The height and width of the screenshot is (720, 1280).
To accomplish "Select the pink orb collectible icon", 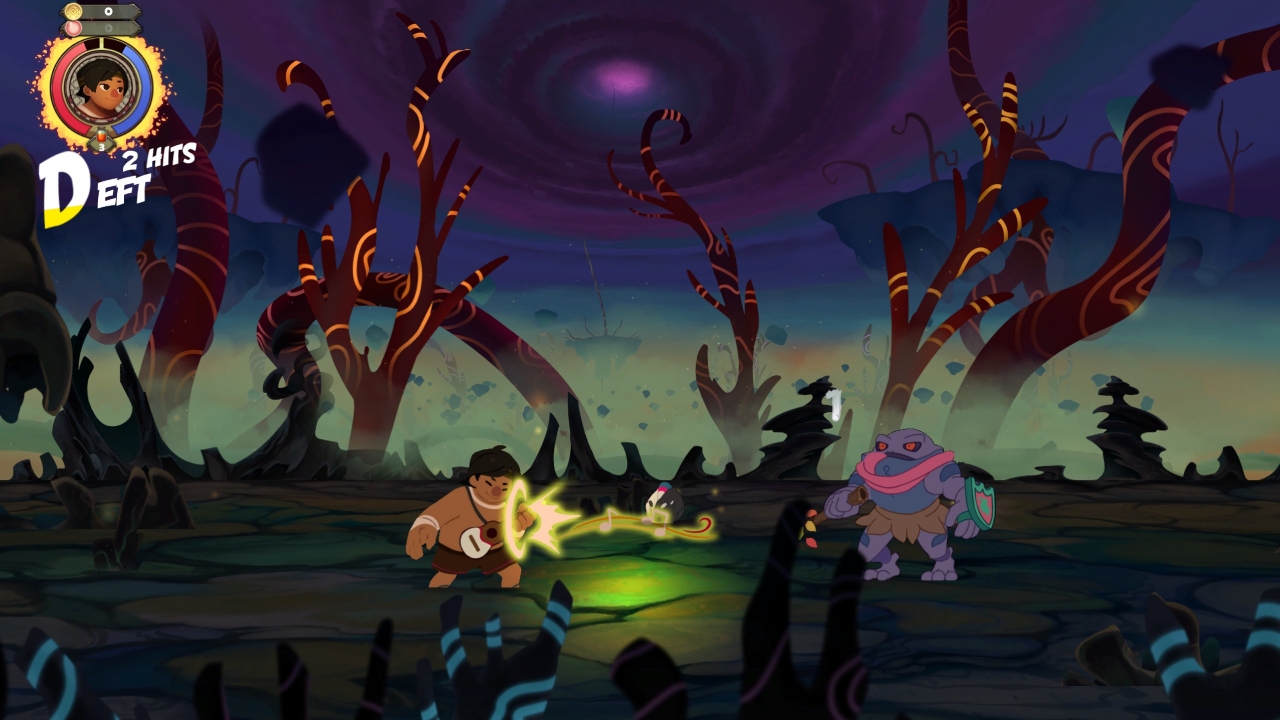I will click(74, 28).
